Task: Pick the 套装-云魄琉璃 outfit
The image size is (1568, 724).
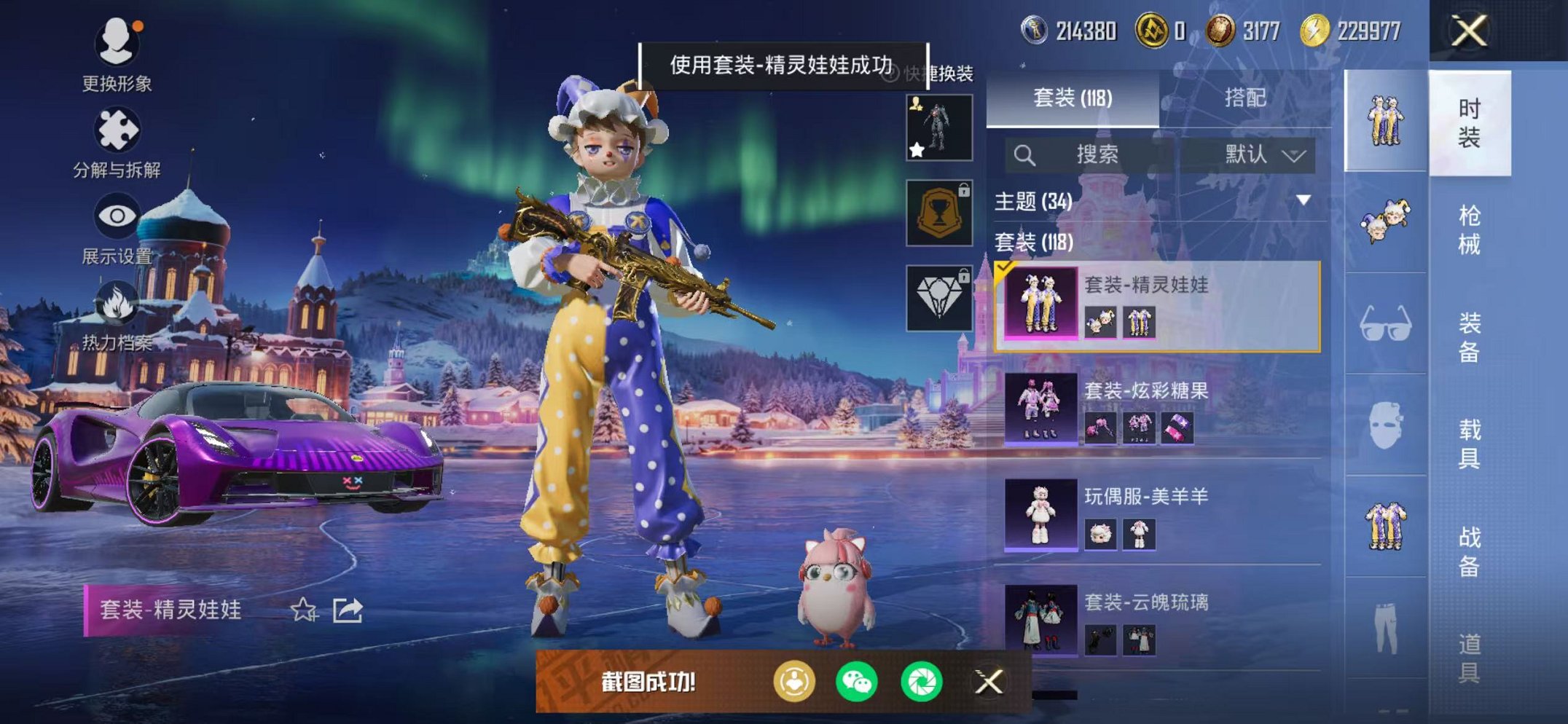Action: (x=1159, y=619)
